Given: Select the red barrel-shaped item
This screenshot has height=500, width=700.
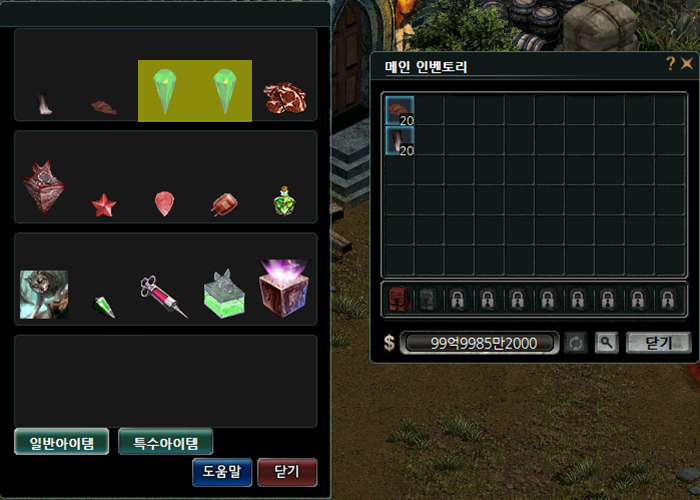Looking at the screenshot, I should point(223,205).
